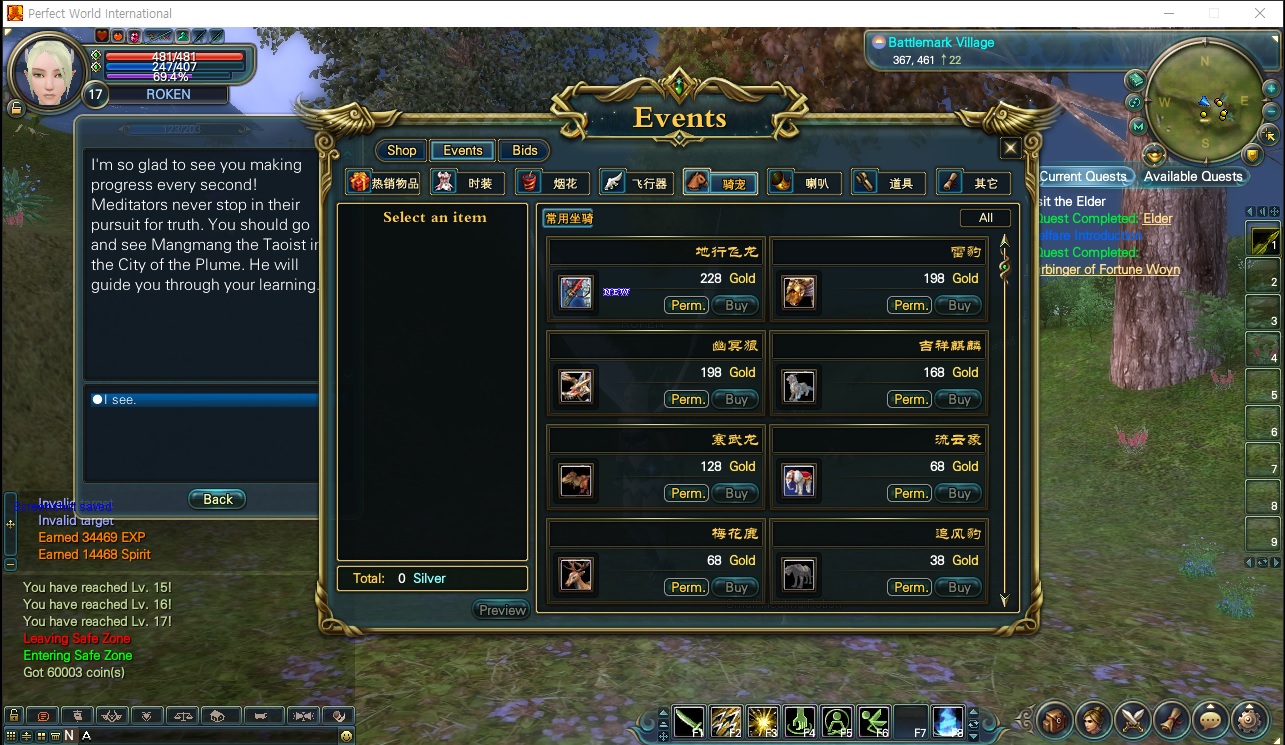Open the All filter dropdown
Screen dimensions: 1285x745
985,218
